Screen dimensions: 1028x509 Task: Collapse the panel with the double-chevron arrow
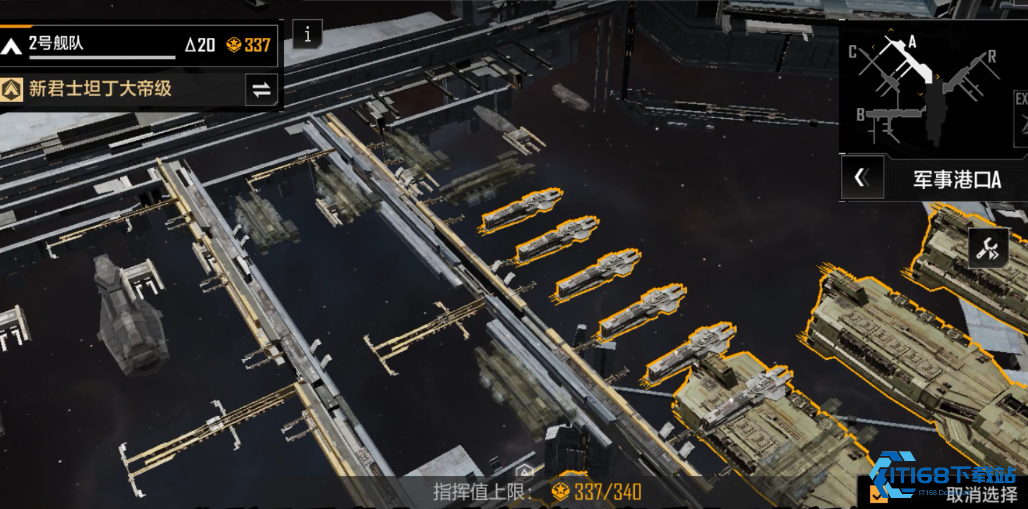[x=861, y=178]
